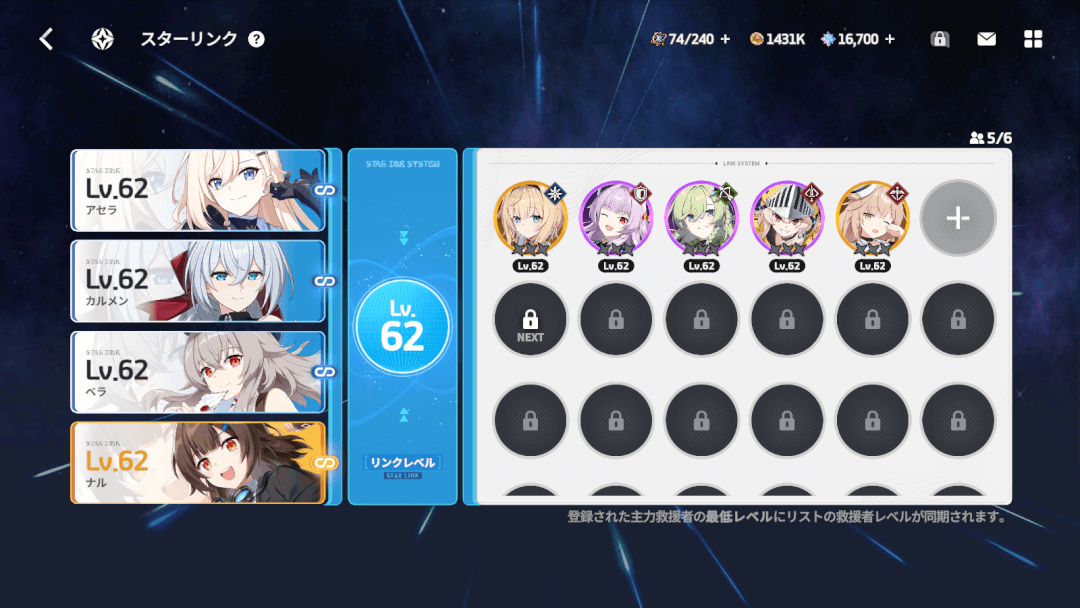Select the green-haired linked character portrait
Screen dimensions: 1080x608
(x=701, y=219)
